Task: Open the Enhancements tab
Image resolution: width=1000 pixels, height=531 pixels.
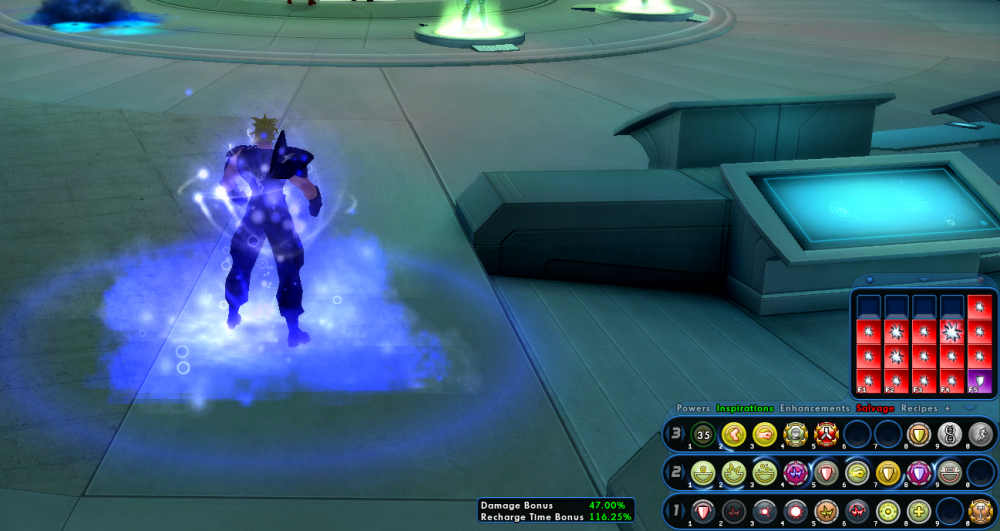Action: coord(816,408)
